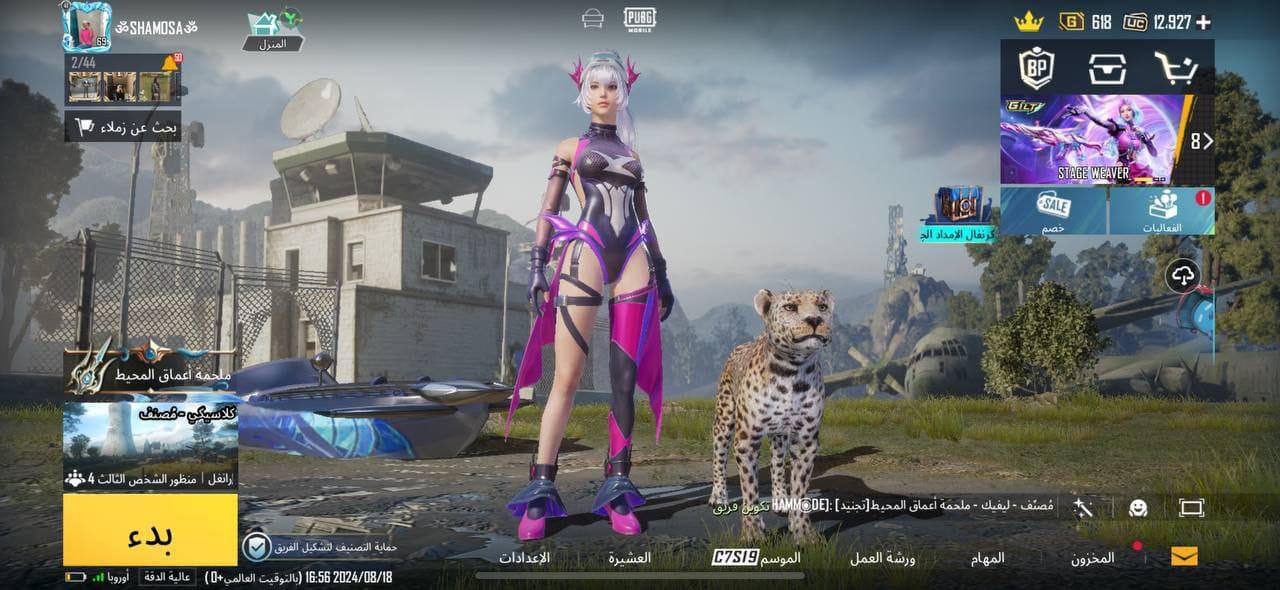Screen dimensions: 1280x590
Task: Open the Missions menu
Action: pos(987,558)
